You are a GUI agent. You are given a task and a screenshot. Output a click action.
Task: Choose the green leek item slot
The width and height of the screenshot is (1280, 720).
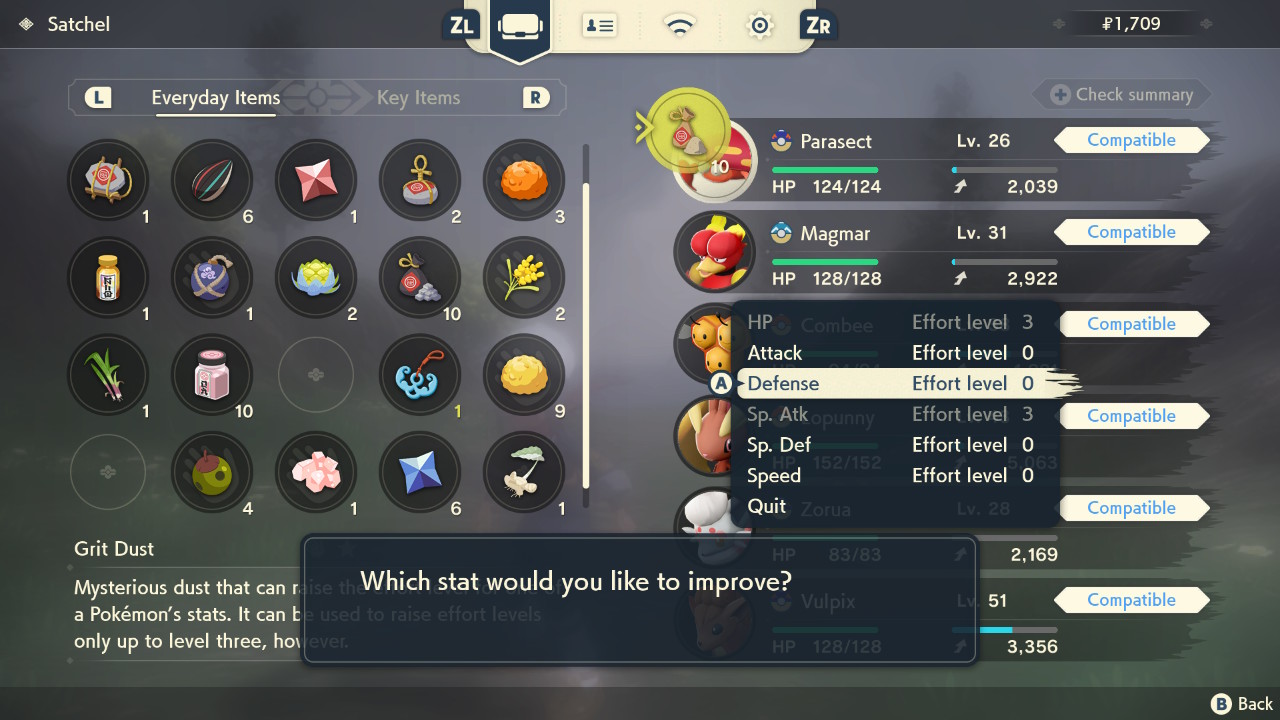[x=108, y=374]
